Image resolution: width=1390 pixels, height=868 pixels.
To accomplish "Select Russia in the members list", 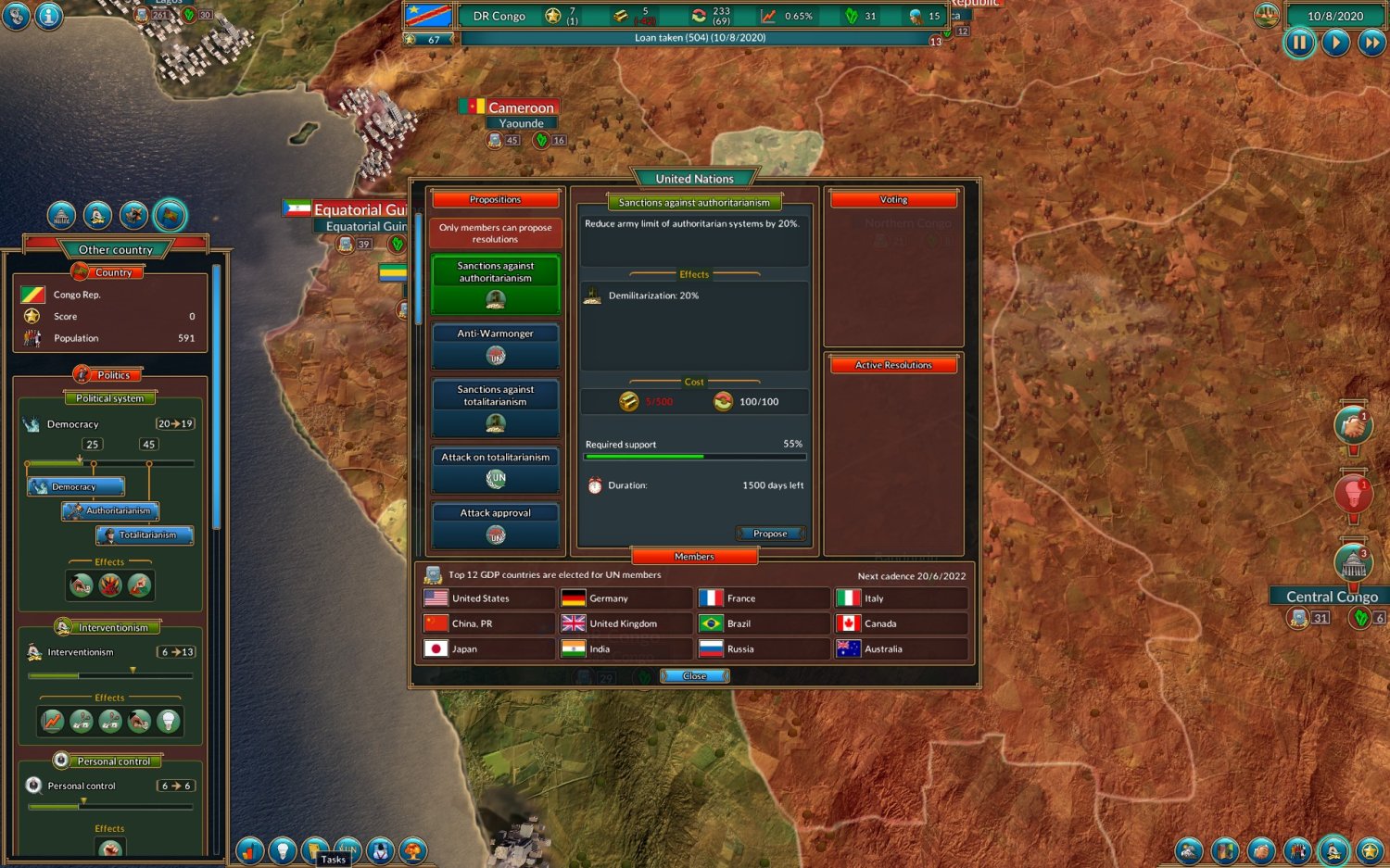I will click(764, 649).
